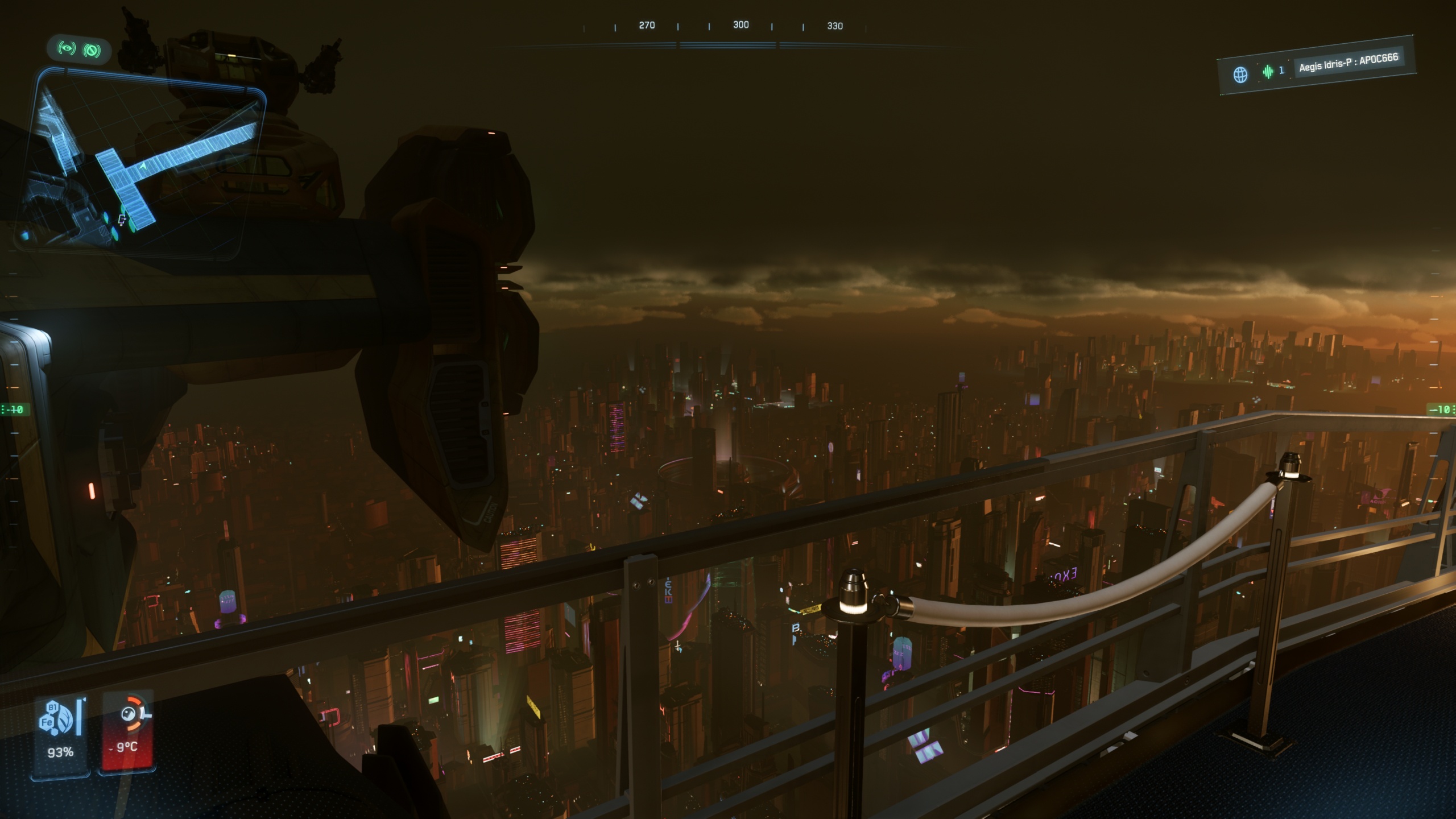
Task: Open the Aegis Idris-P : APOC666 channel label
Action: point(1348,63)
